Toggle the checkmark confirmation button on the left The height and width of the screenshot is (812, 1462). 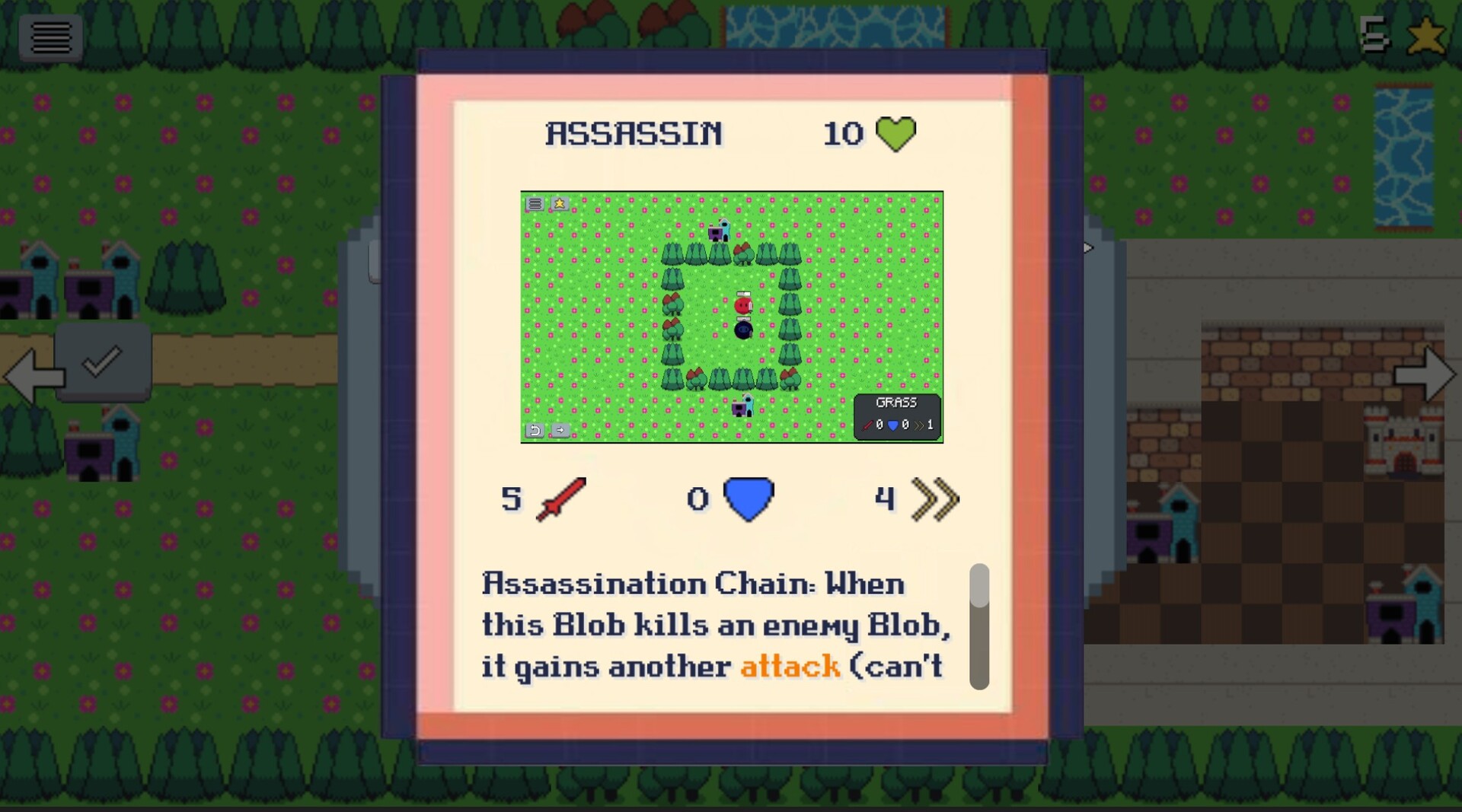coord(104,361)
